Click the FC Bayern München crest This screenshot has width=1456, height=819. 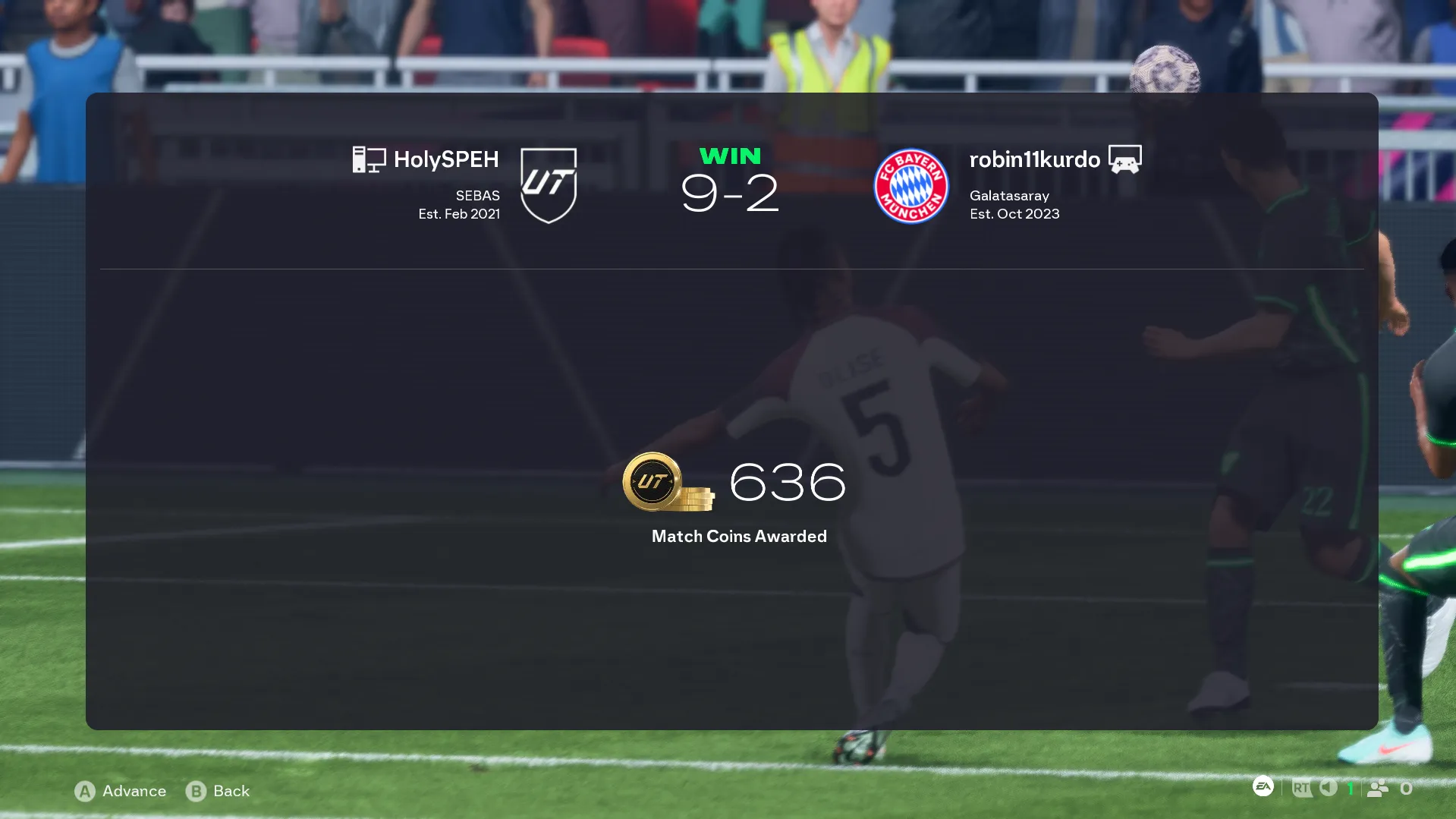tap(910, 186)
